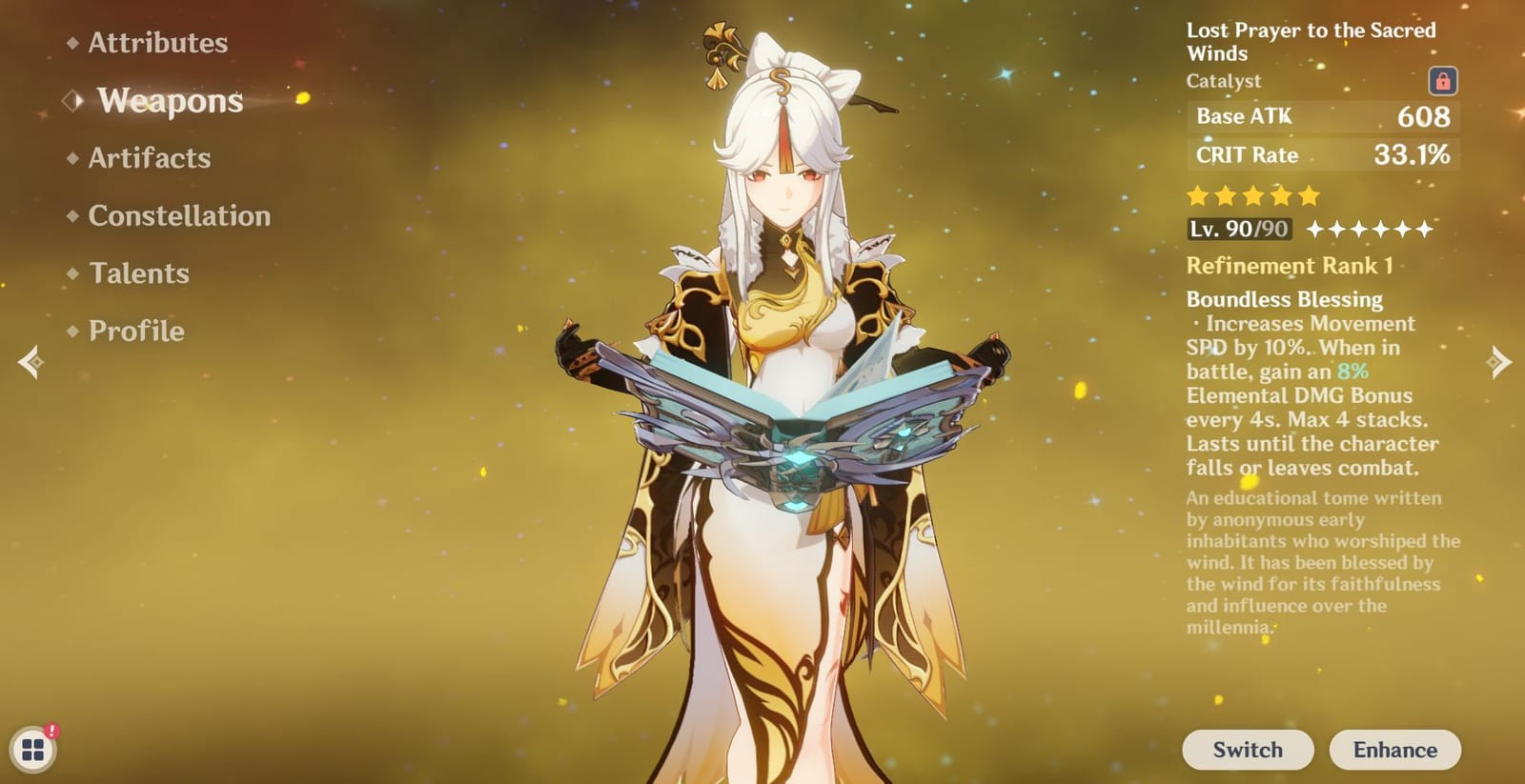Click the Ningguang character model
The width and height of the screenshot is (1525, 784).
782,381
